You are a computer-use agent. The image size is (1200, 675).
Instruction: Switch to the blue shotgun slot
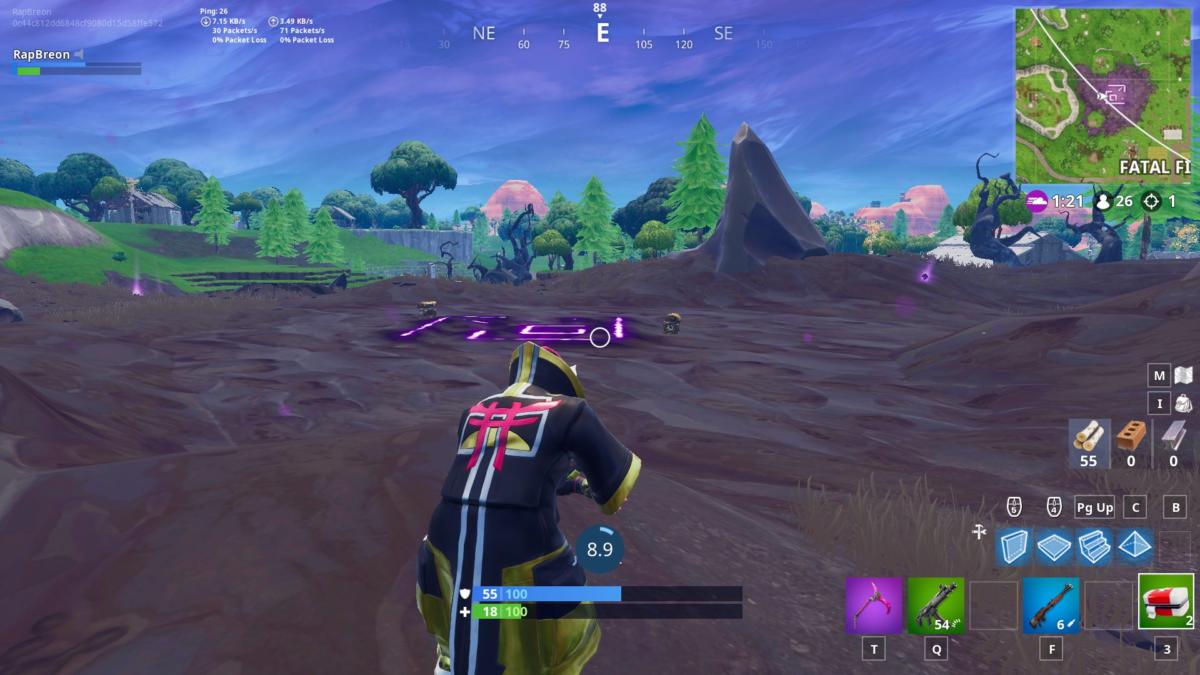pos(1051,605)
